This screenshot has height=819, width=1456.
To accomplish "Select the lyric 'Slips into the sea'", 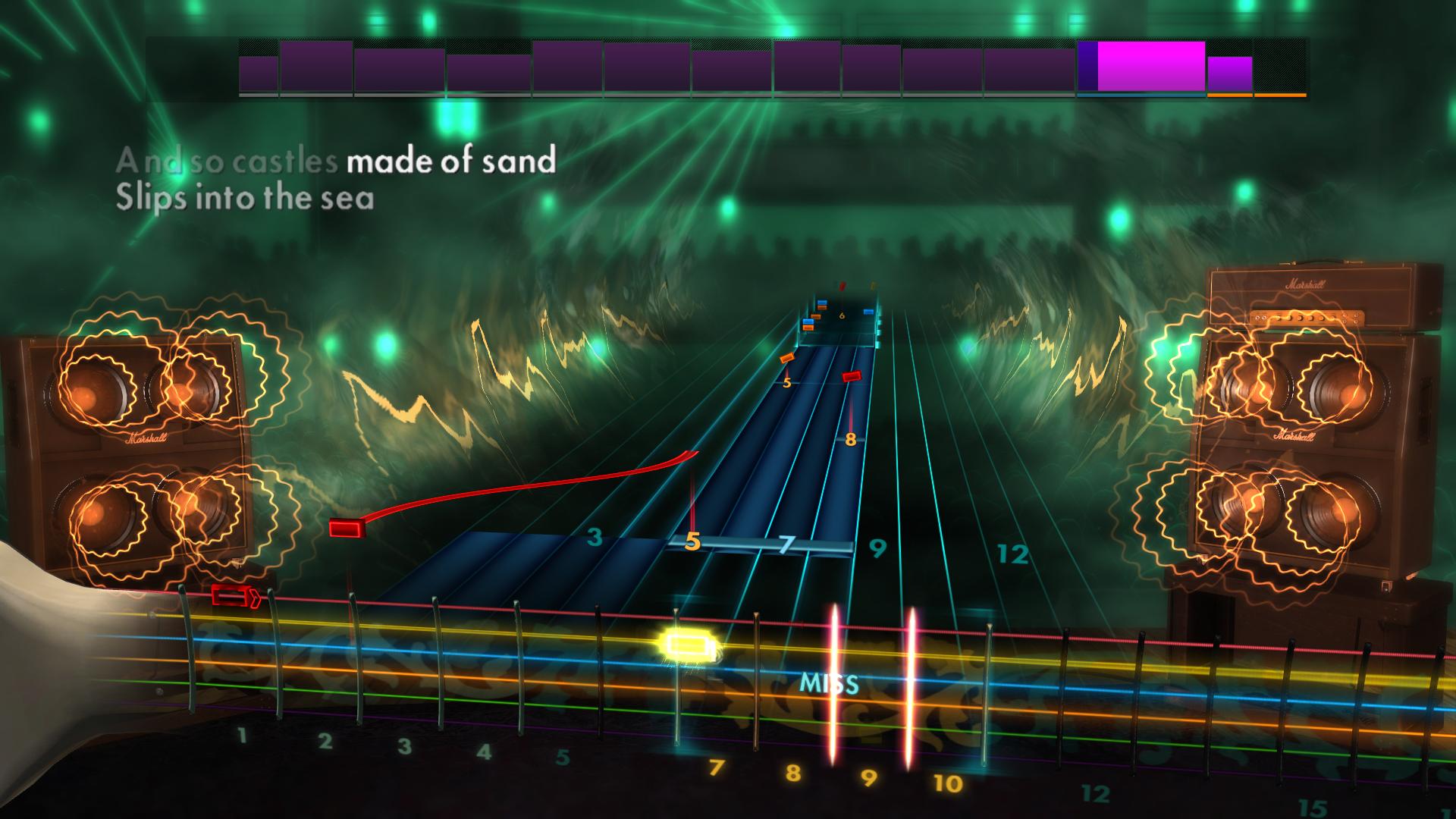I will point(247,199).
